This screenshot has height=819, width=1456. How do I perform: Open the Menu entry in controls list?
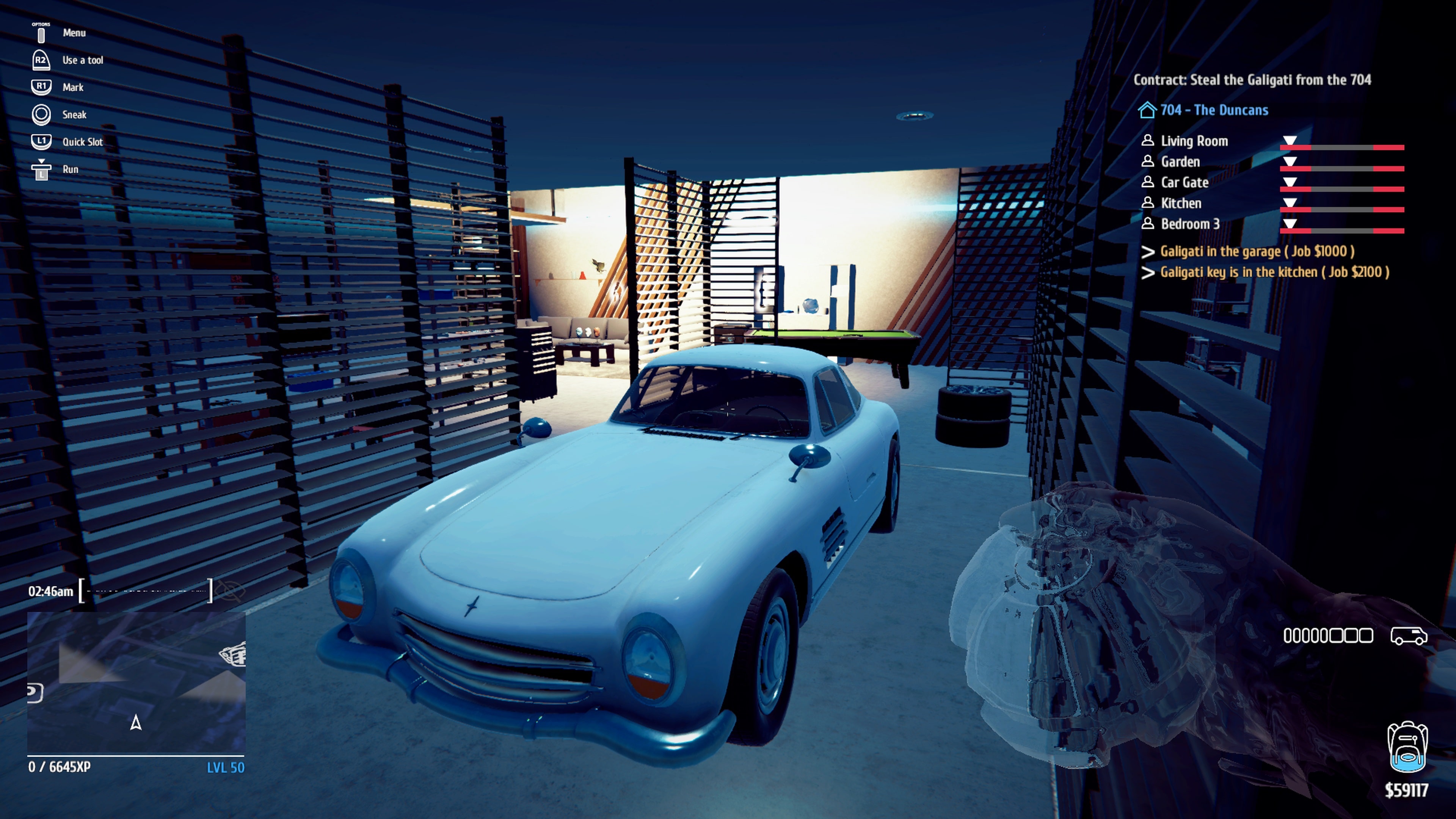tap(75, 33)
